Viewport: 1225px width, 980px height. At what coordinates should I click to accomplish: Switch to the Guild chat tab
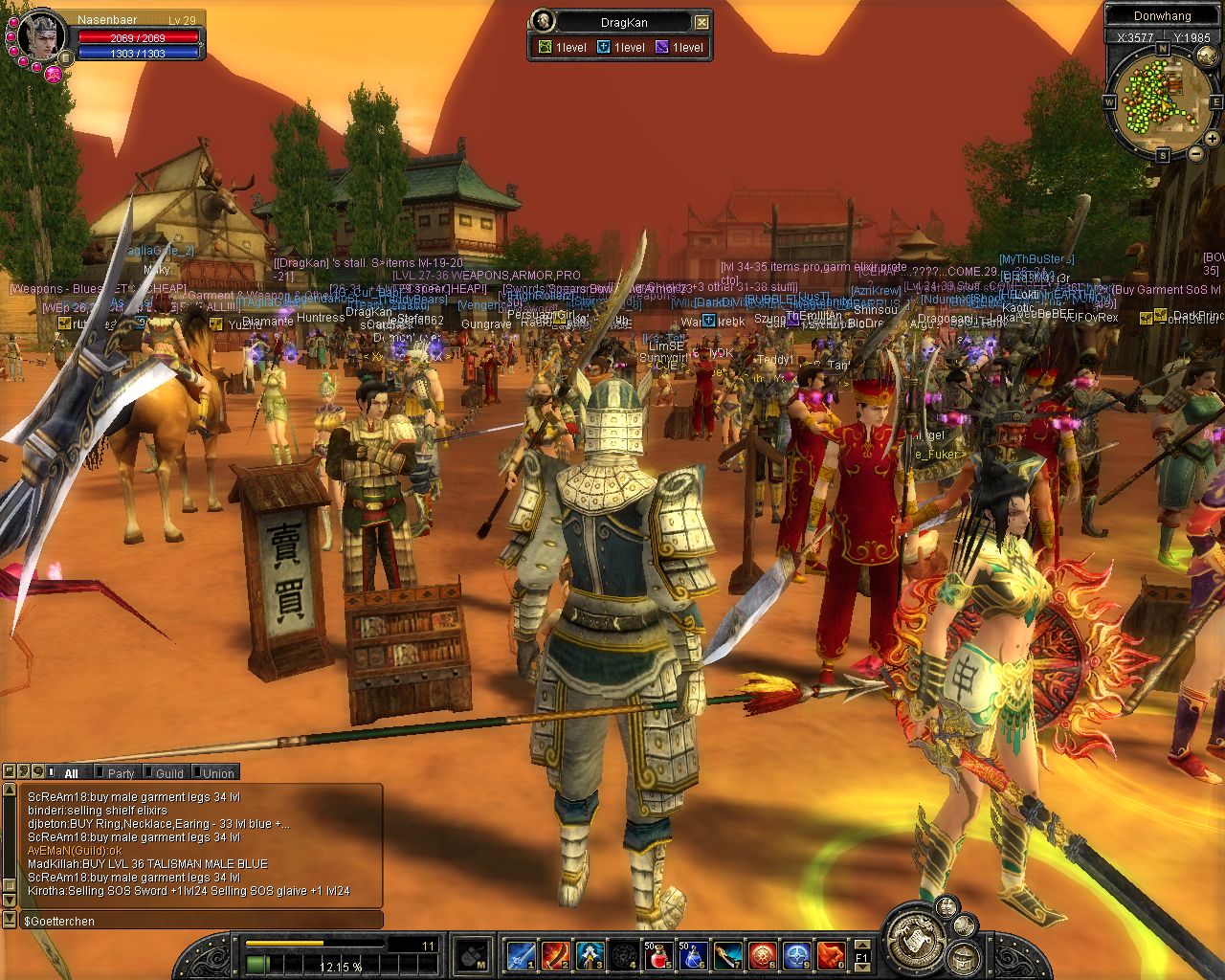pyautogui.click(x=169, y=773)
